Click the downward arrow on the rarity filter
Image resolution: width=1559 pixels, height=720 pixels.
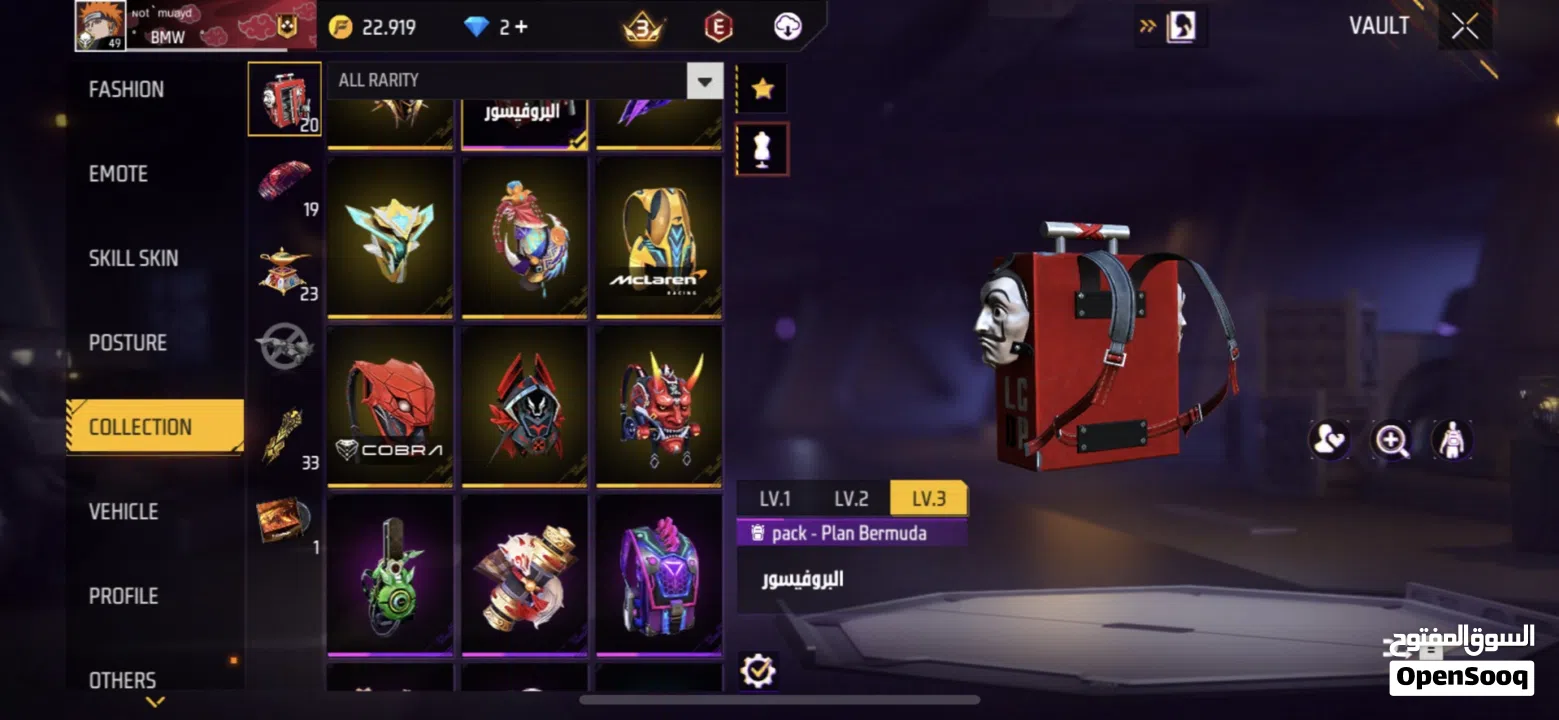click(706, 81)
